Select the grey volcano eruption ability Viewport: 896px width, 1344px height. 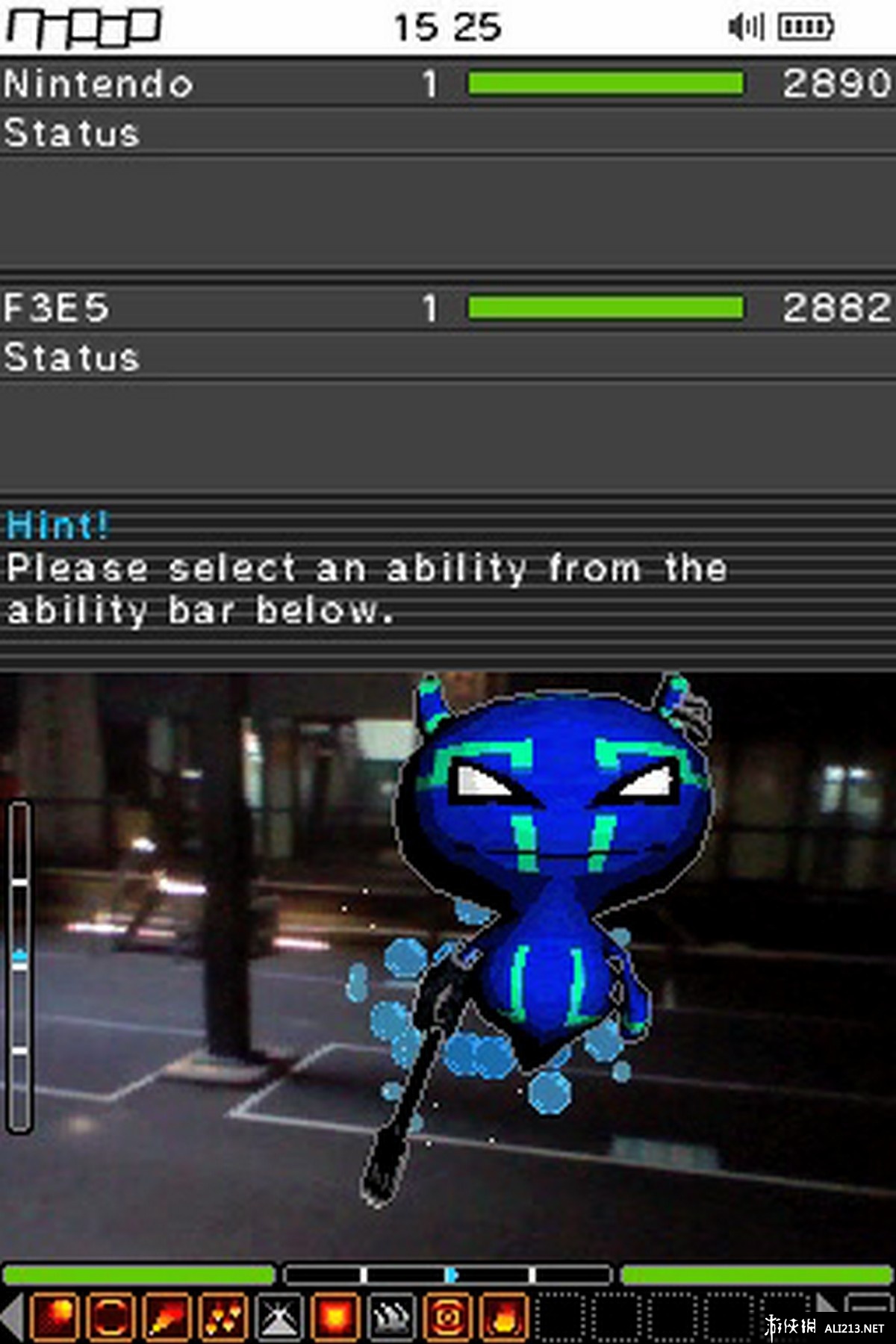pos(279,1316)
